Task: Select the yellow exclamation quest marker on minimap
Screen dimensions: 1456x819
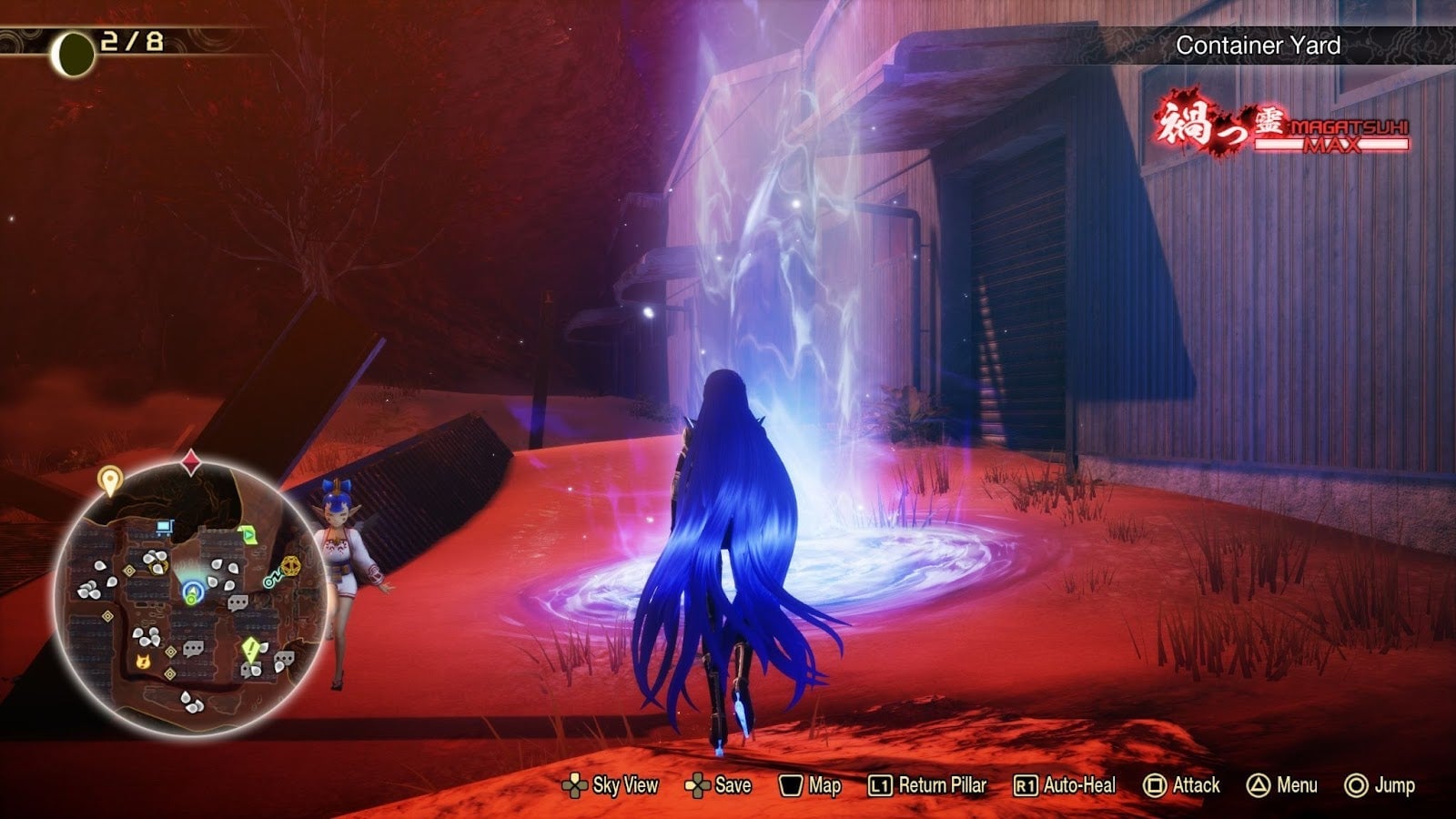Action: coord(250,647)
